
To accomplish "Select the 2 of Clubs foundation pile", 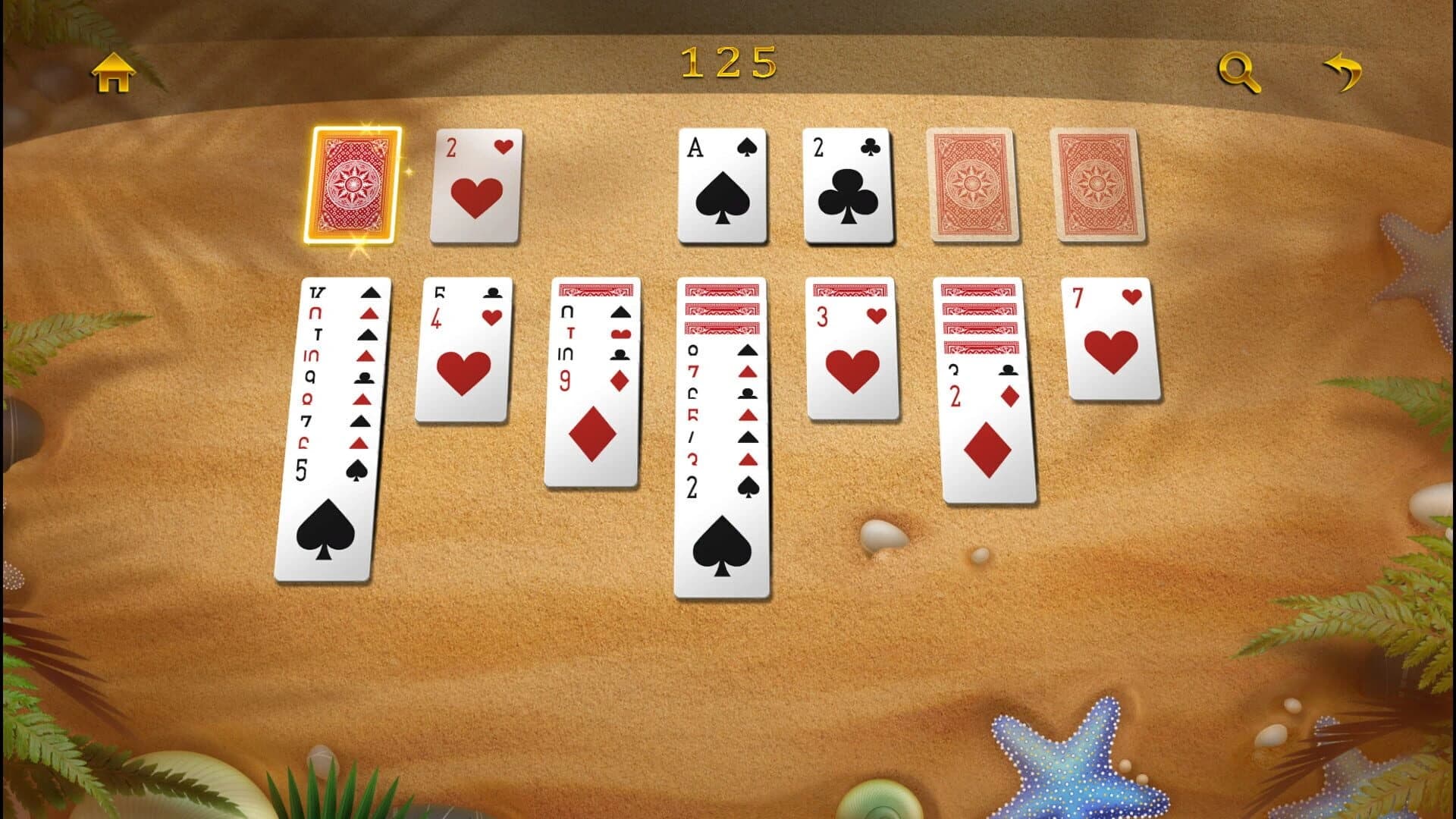I will (846, 186).
